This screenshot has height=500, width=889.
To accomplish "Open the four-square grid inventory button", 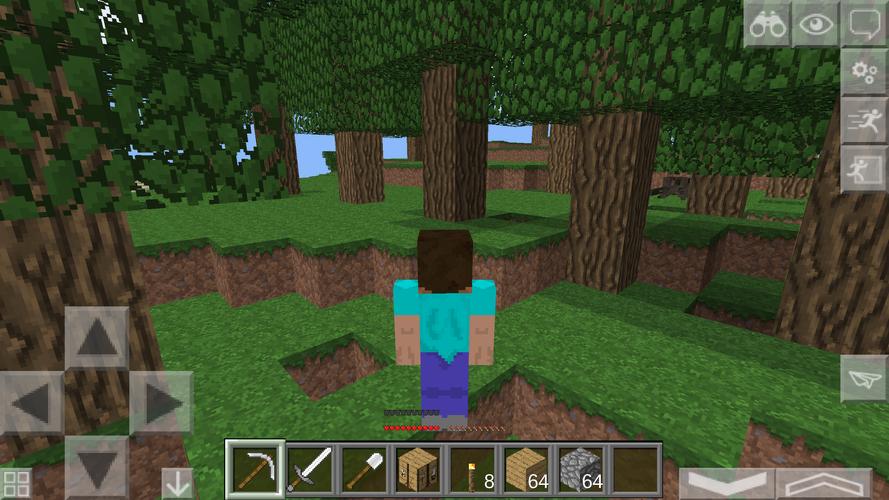I will (x=16, y=484).
